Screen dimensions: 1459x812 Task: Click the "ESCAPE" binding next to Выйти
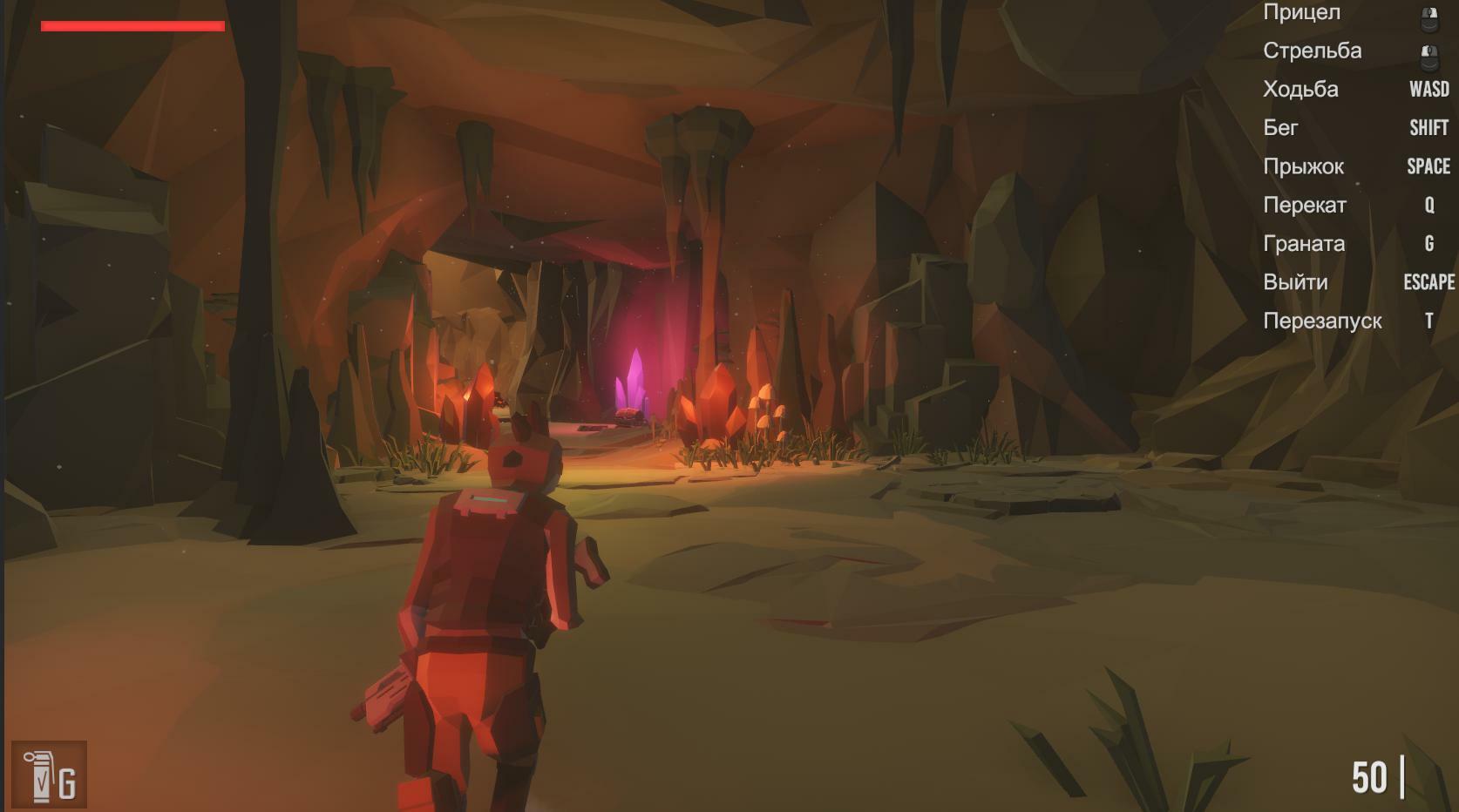click(x=1429, y=281)
